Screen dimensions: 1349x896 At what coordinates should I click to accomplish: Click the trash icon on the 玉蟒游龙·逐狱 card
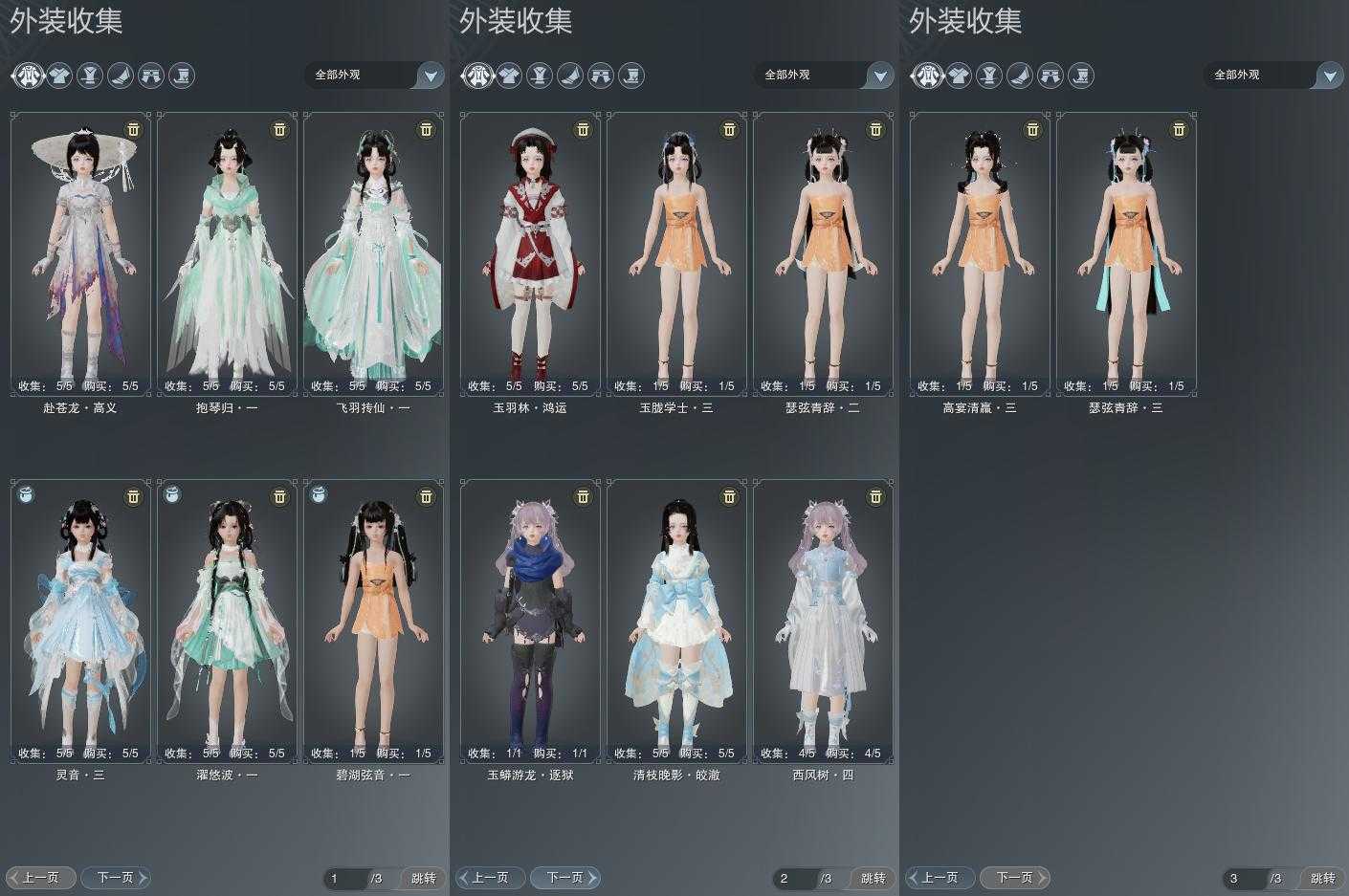[583, 496]
